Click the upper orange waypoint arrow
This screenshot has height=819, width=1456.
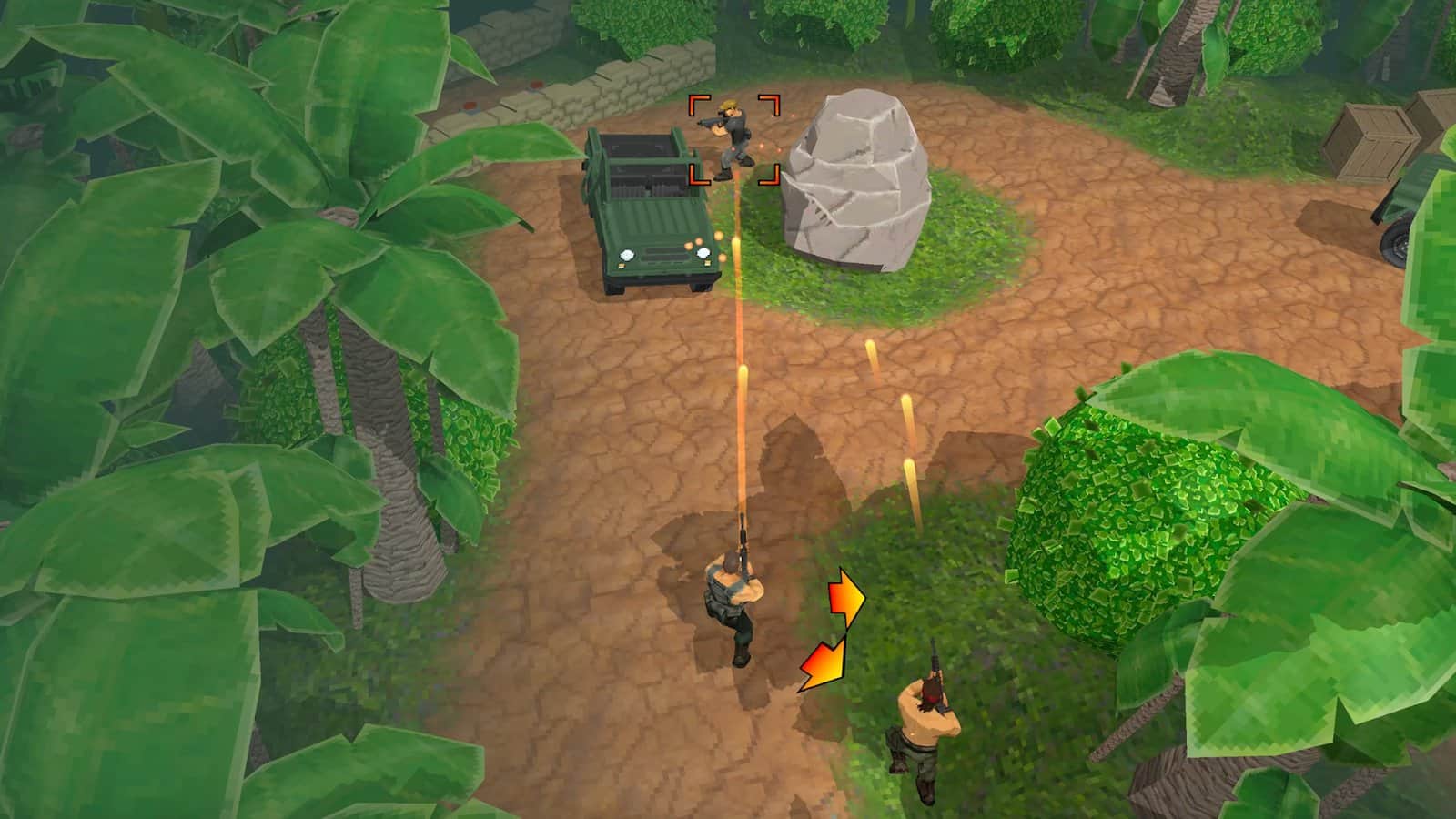(x=846, y=601)
